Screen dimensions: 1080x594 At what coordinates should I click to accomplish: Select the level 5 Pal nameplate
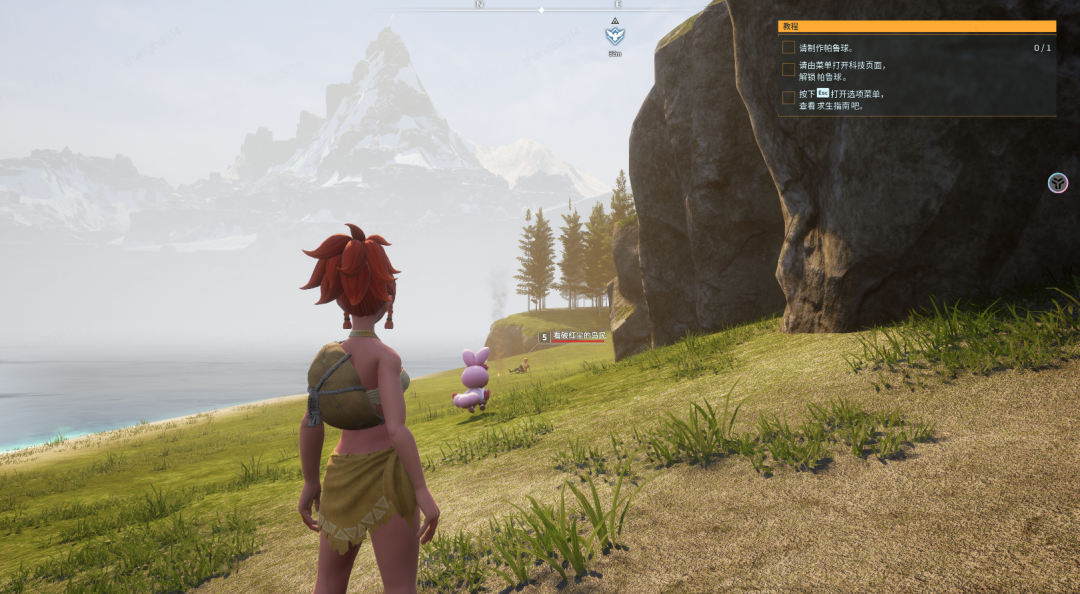pyautogui.click(x=572, y=337)
